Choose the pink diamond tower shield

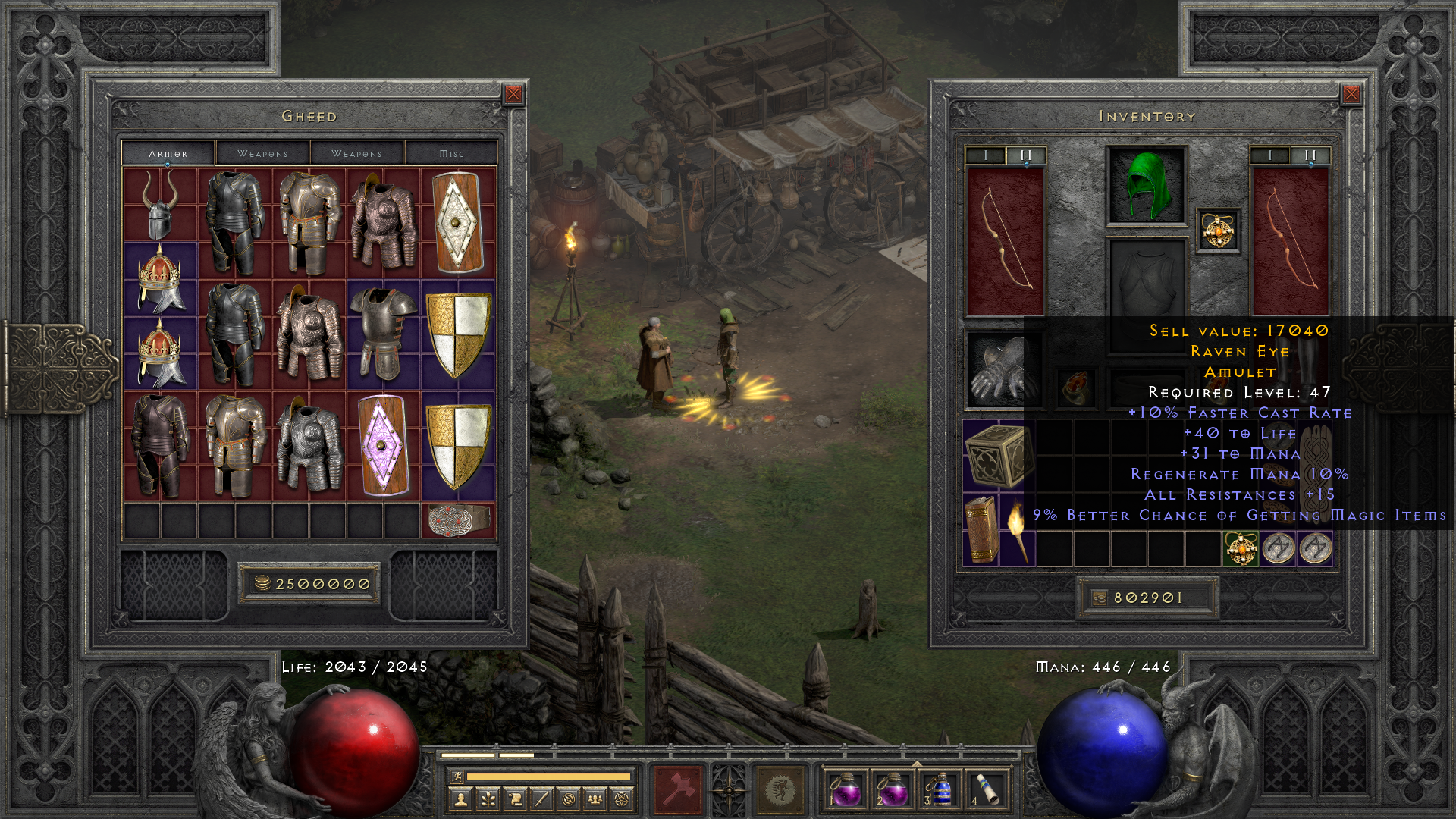[383, 445]
